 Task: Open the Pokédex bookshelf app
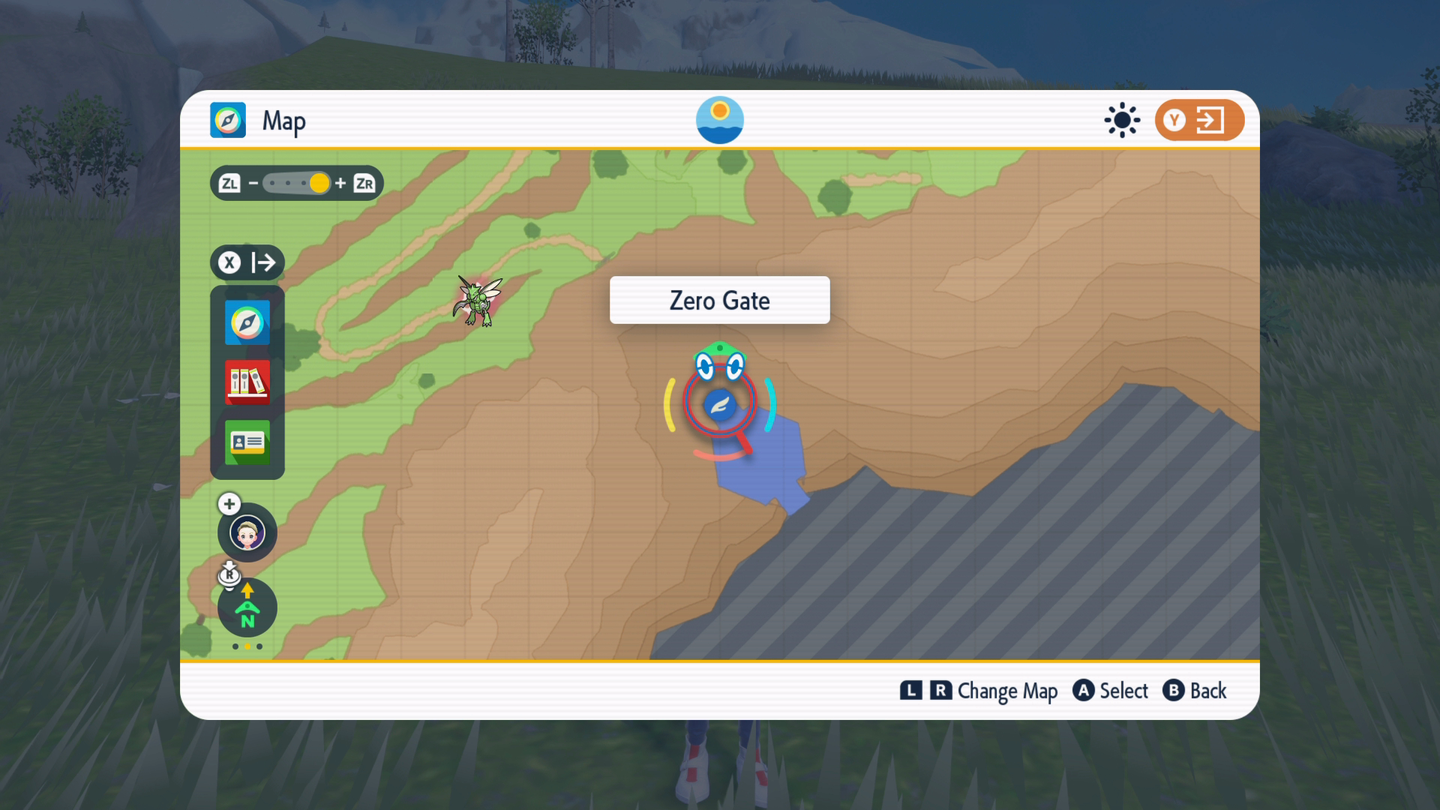247,383
